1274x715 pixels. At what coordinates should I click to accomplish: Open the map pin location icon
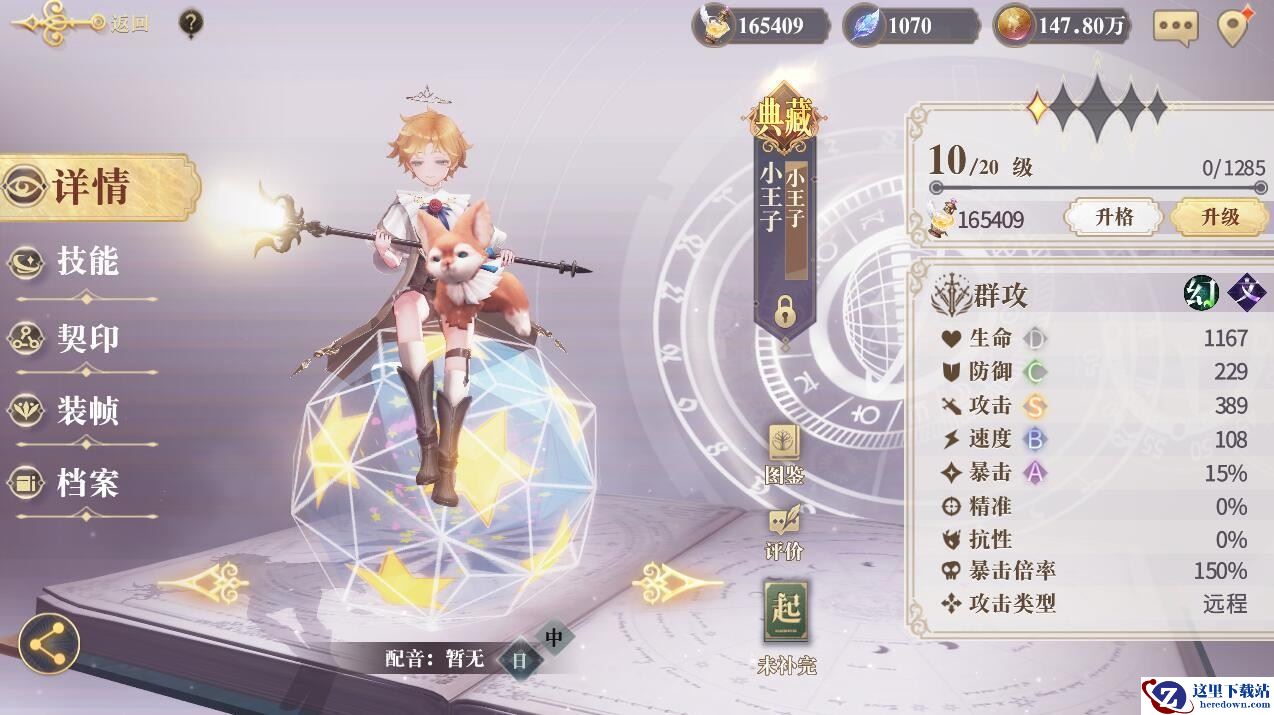[x=1235, y=26]
